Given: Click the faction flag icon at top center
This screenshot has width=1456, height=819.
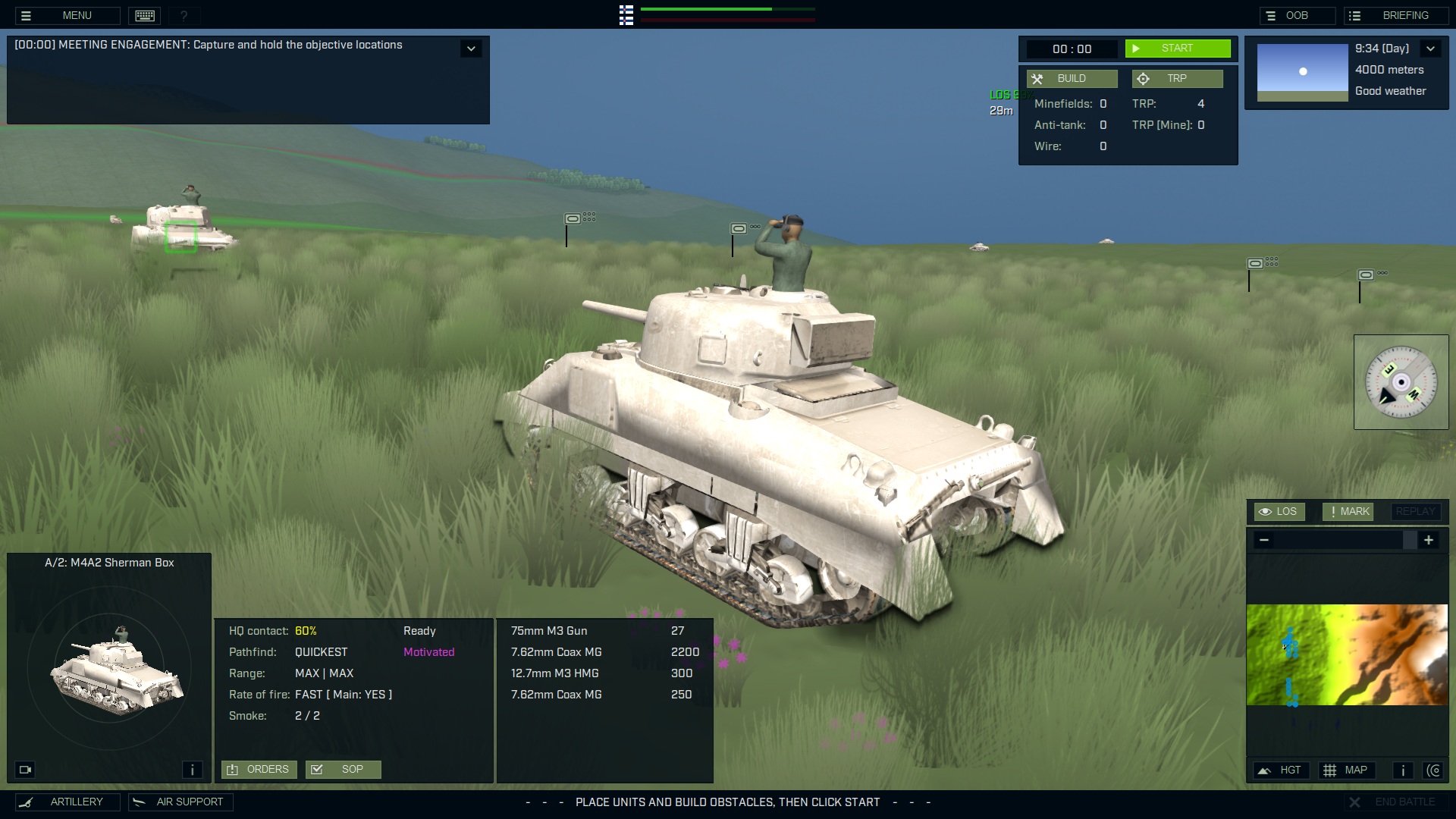Looking at the screenshot, I should 626,15.
